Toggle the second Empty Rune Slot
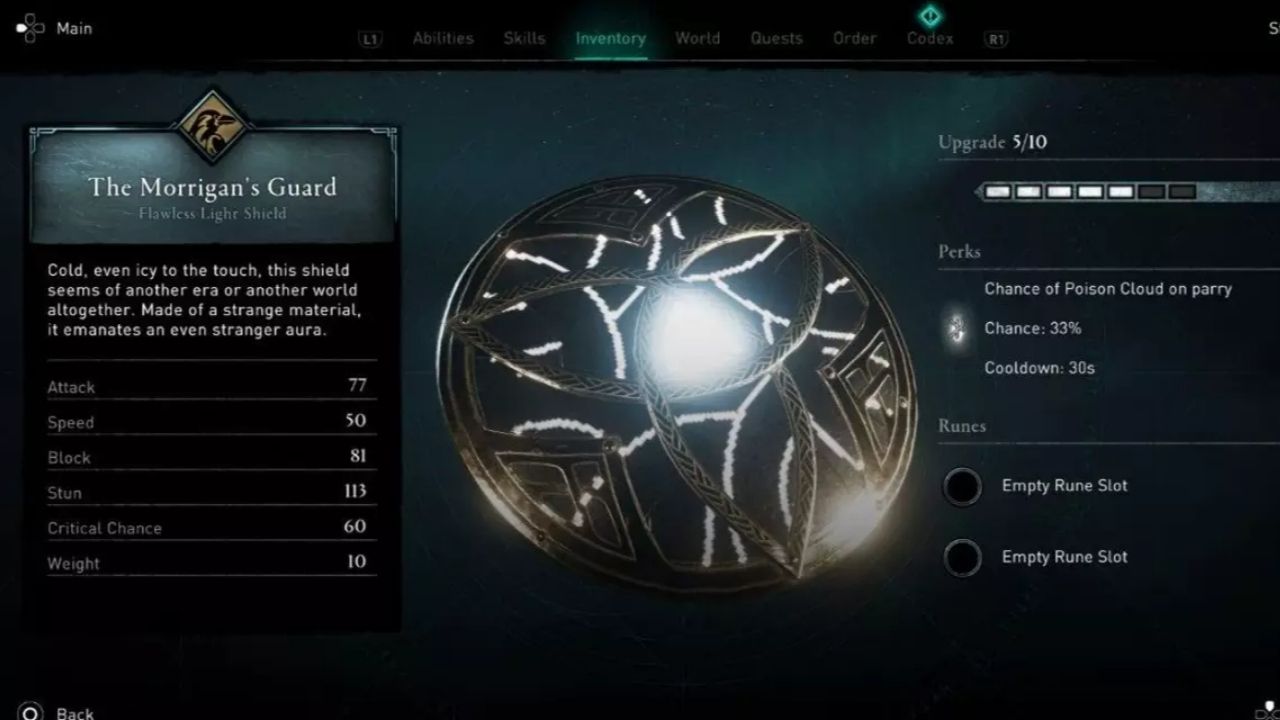Viewport: 1280px width, 720px height. (963, 557)
